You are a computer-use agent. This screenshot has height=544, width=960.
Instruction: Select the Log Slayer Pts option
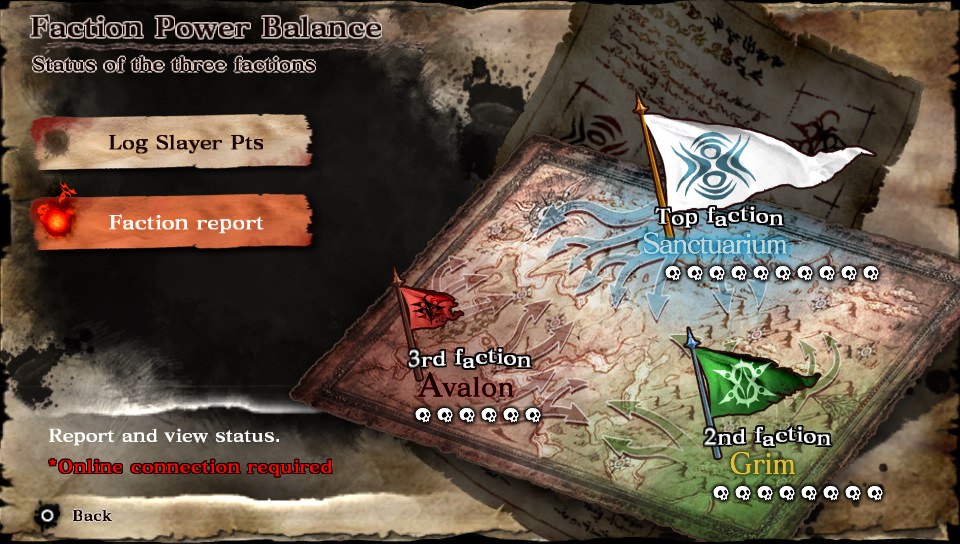tap(185, 143)
